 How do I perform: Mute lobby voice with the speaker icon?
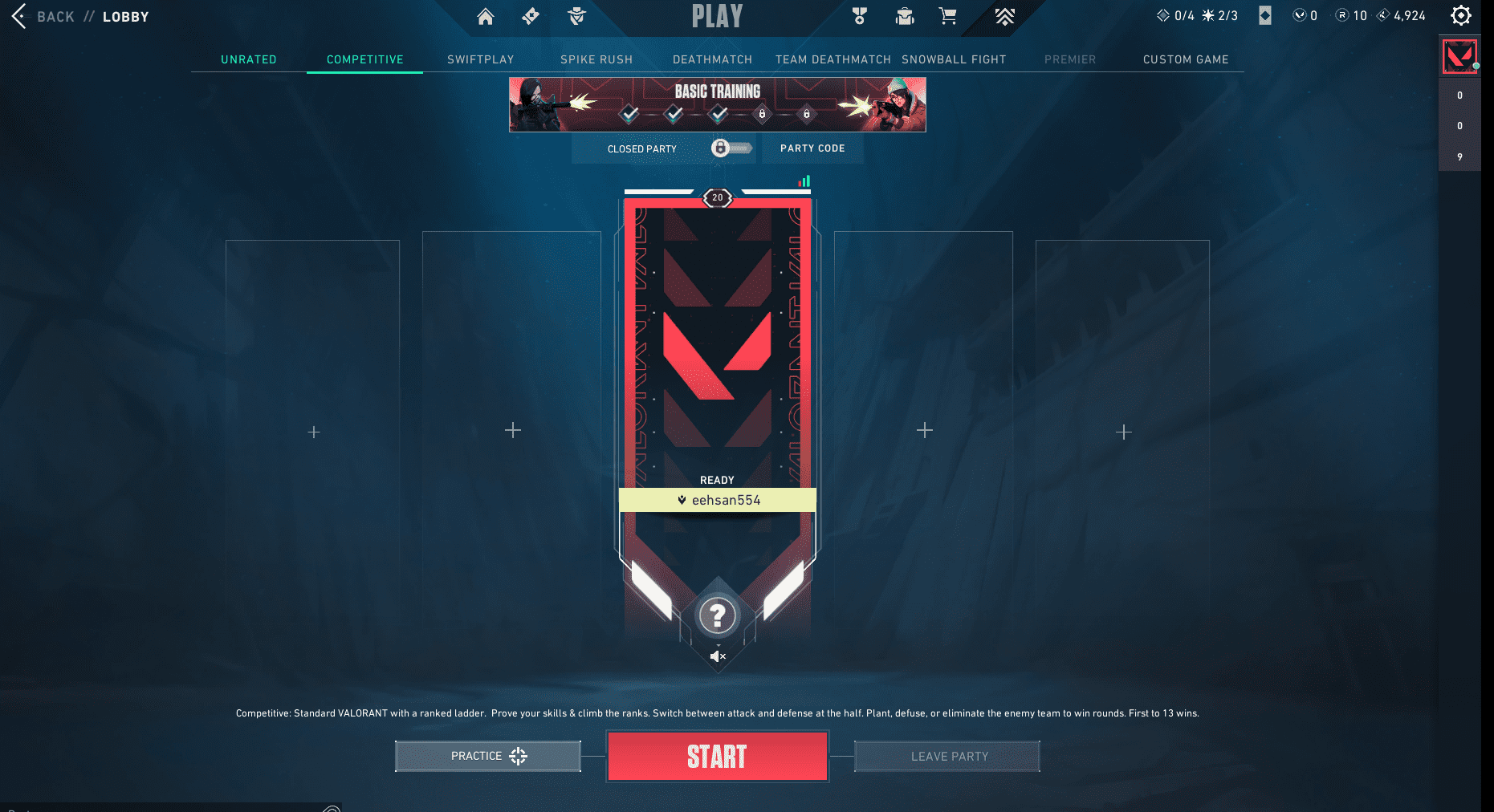[717, 656]
